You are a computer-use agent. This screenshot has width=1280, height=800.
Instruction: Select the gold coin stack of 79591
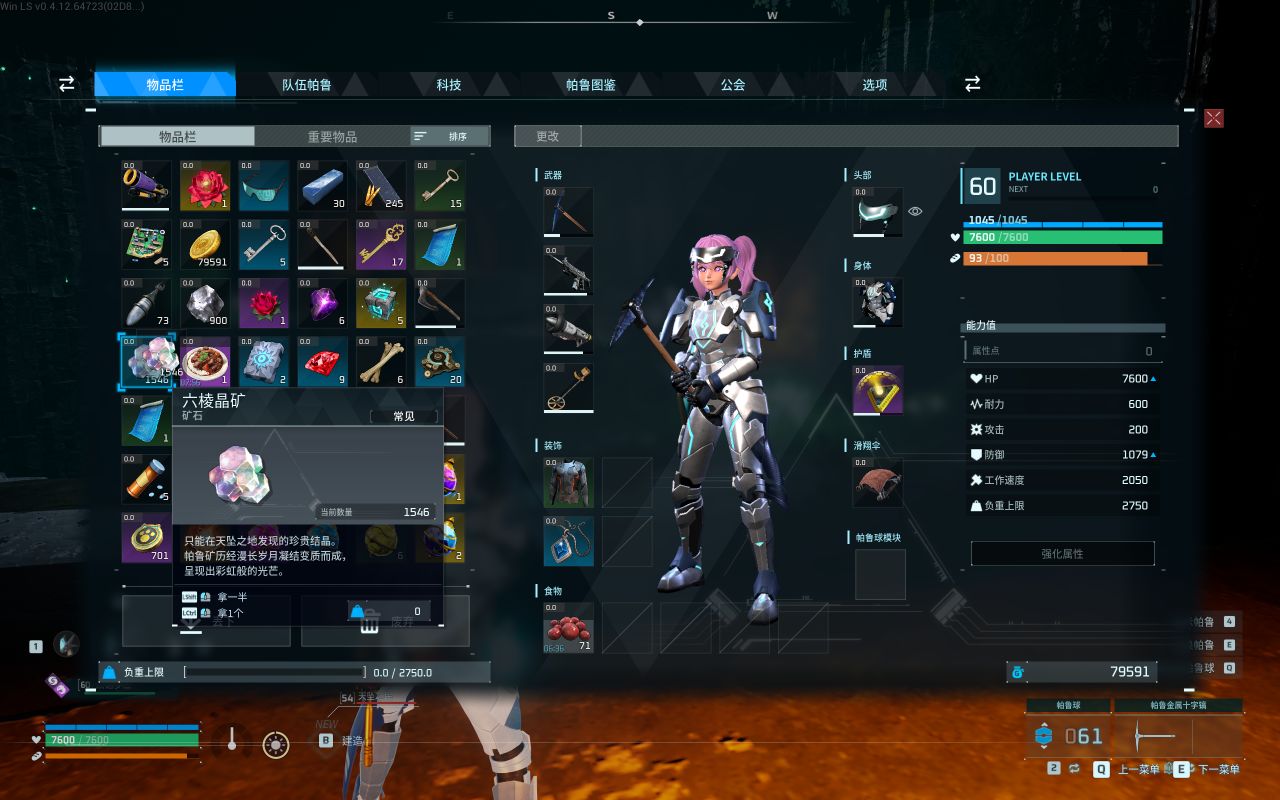tap(205, 245)
